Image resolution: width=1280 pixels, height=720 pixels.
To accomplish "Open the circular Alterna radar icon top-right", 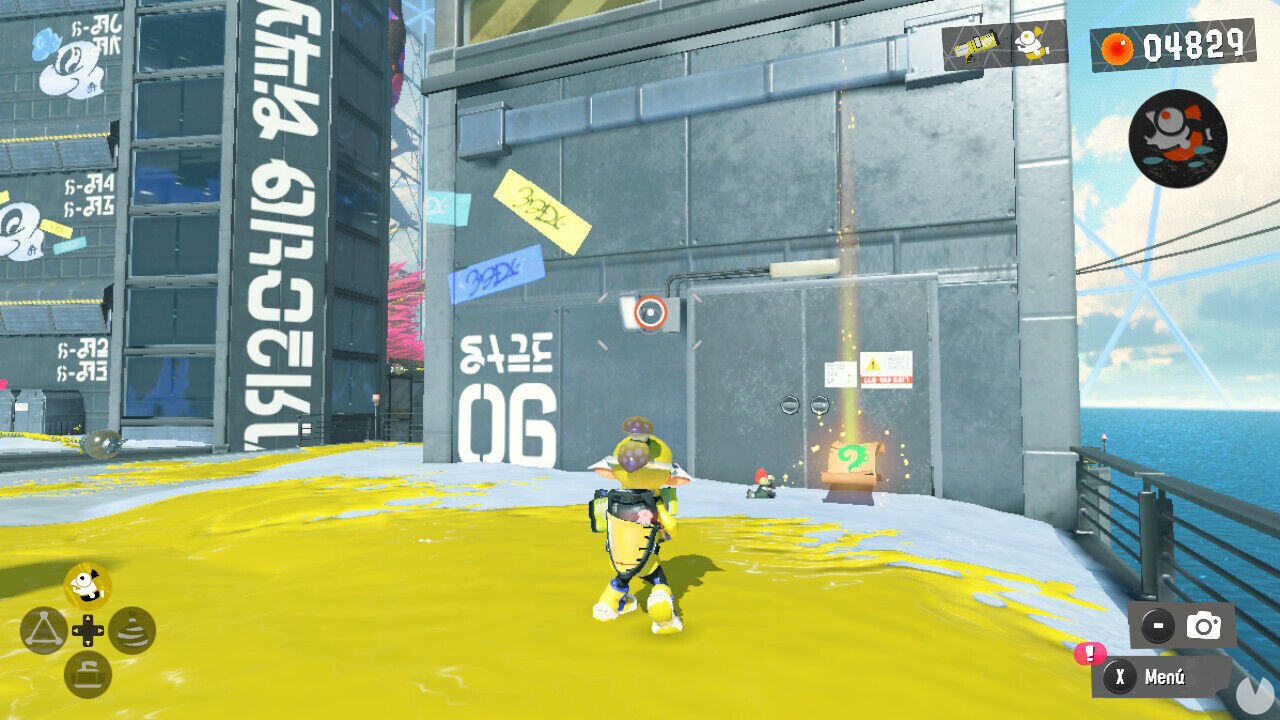I will coord(1176,138).
